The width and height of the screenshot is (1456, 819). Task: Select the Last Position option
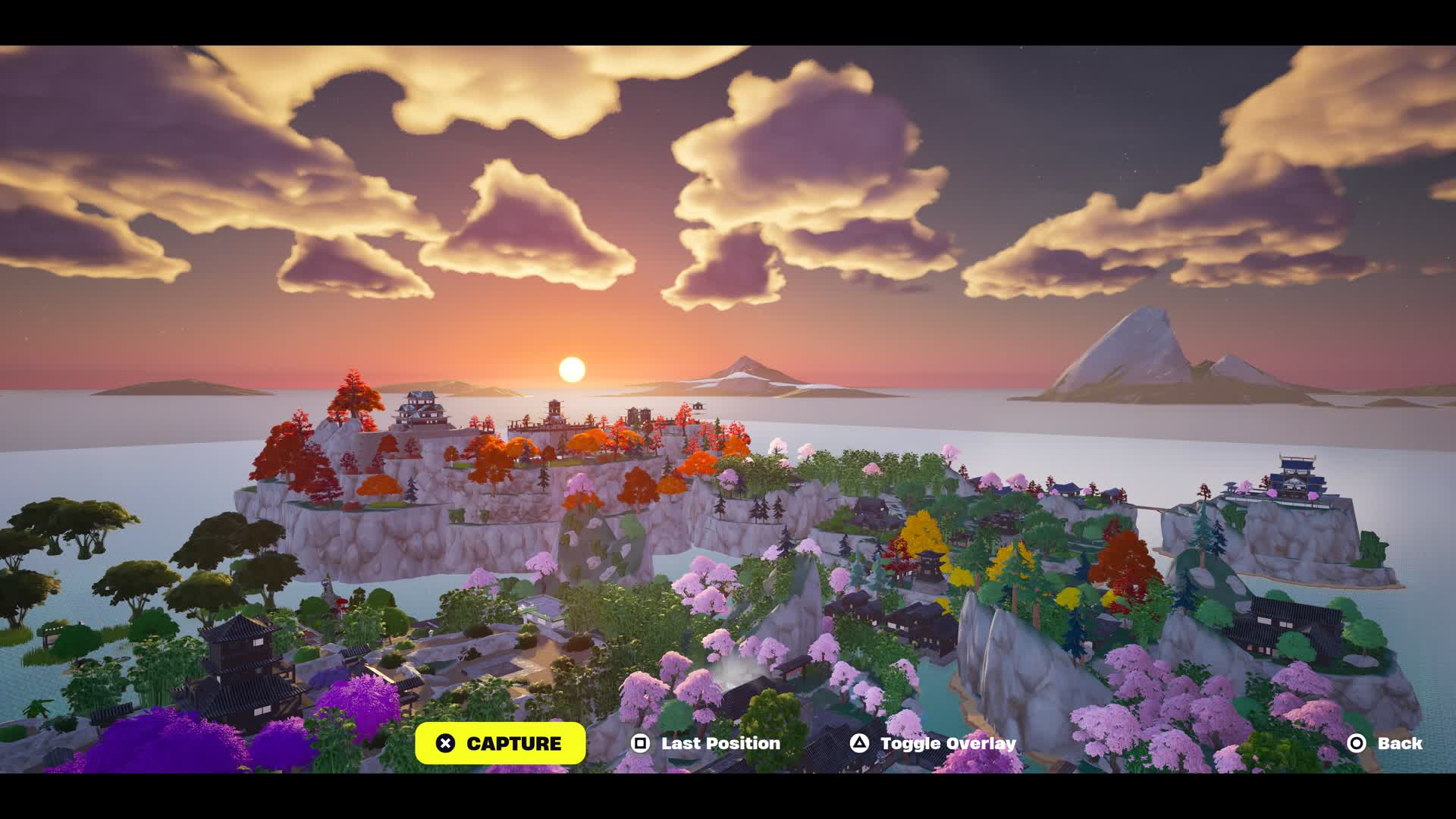[706, 743]
